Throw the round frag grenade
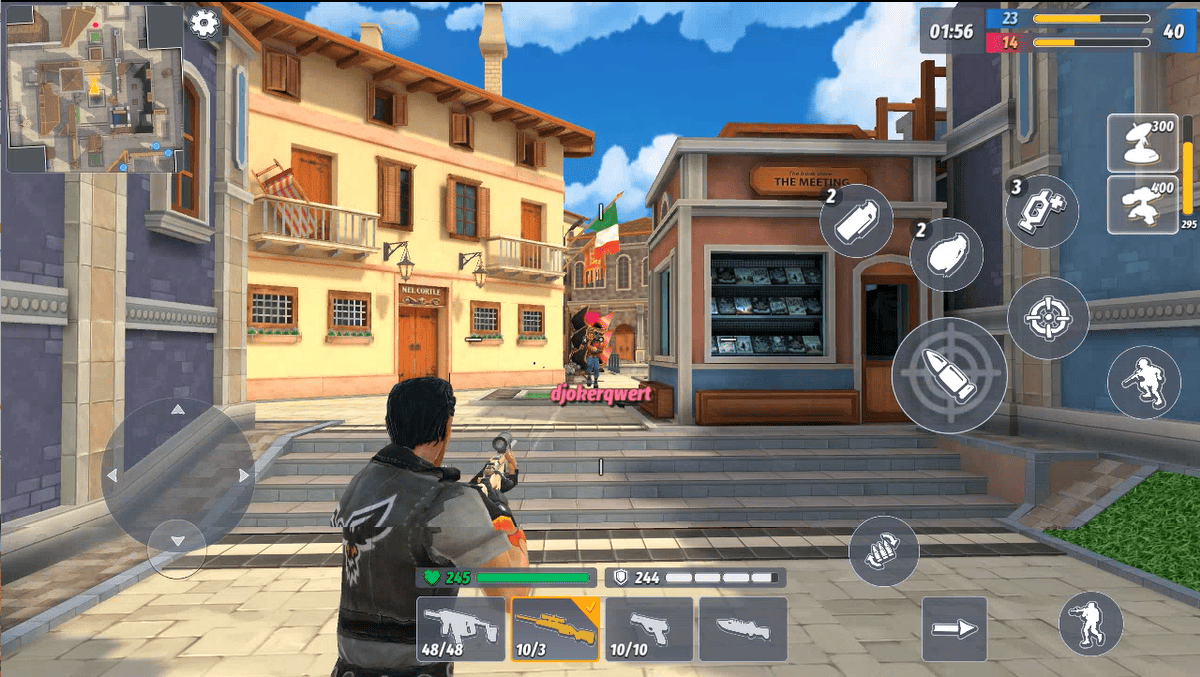Viewport: 1200px width, 677px height. 946,255
